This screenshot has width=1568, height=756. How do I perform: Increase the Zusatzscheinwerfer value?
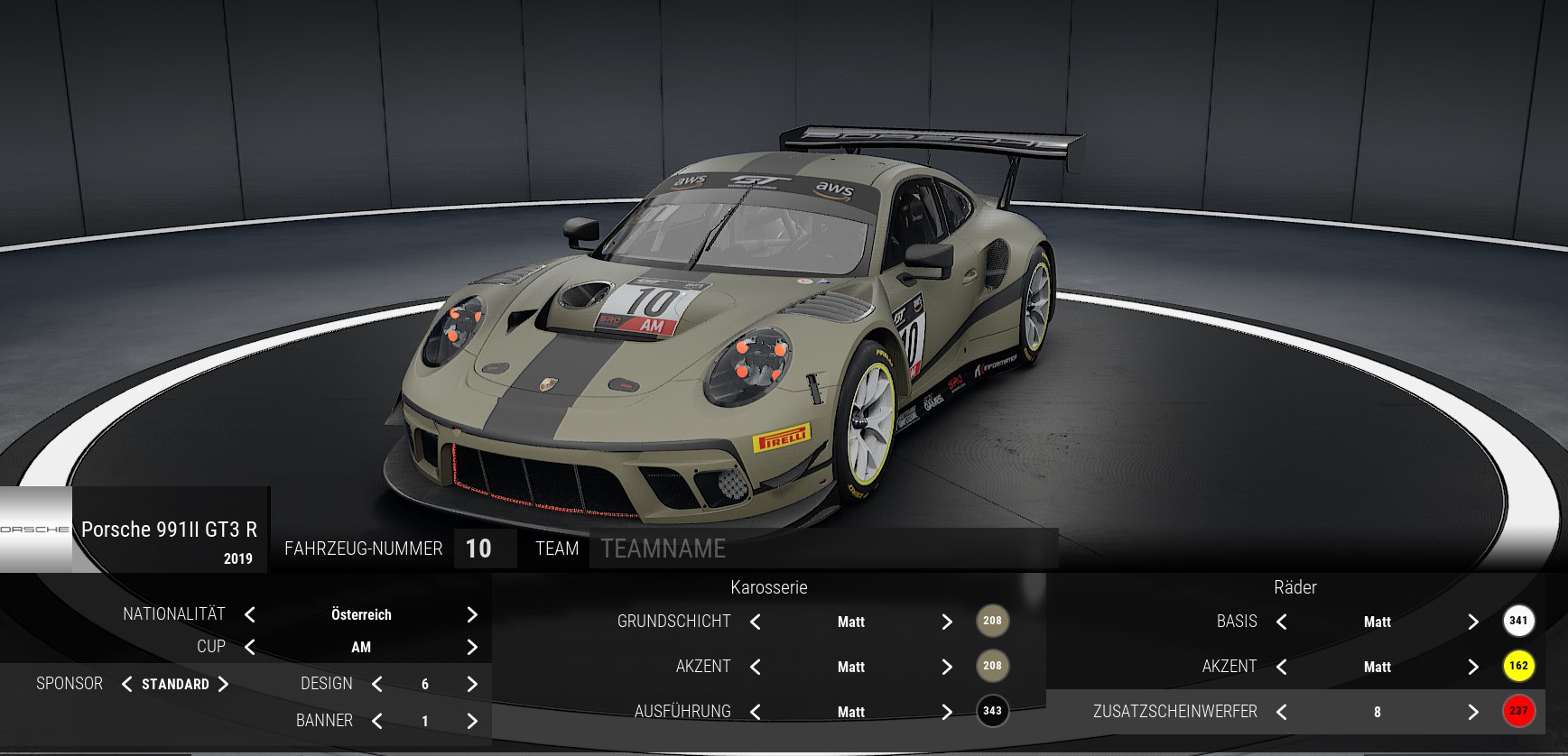pos(1473,712)
